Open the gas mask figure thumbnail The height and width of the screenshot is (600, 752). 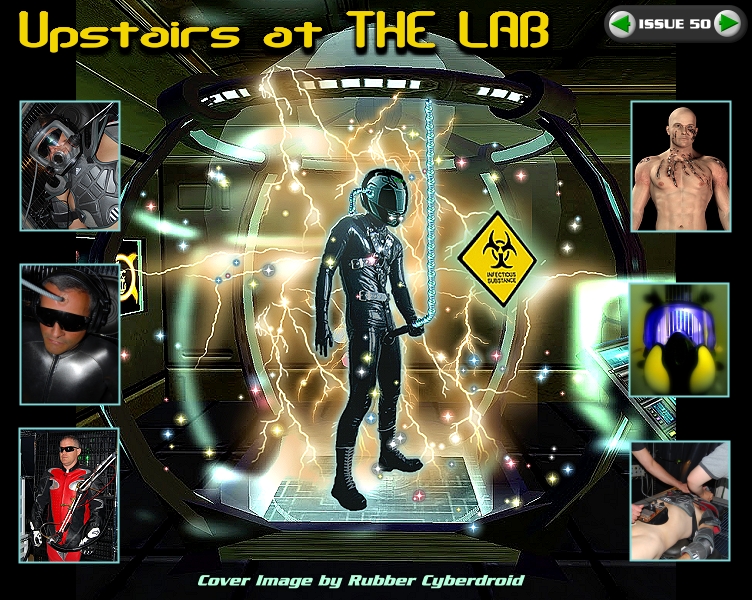(x=69, y=166)
